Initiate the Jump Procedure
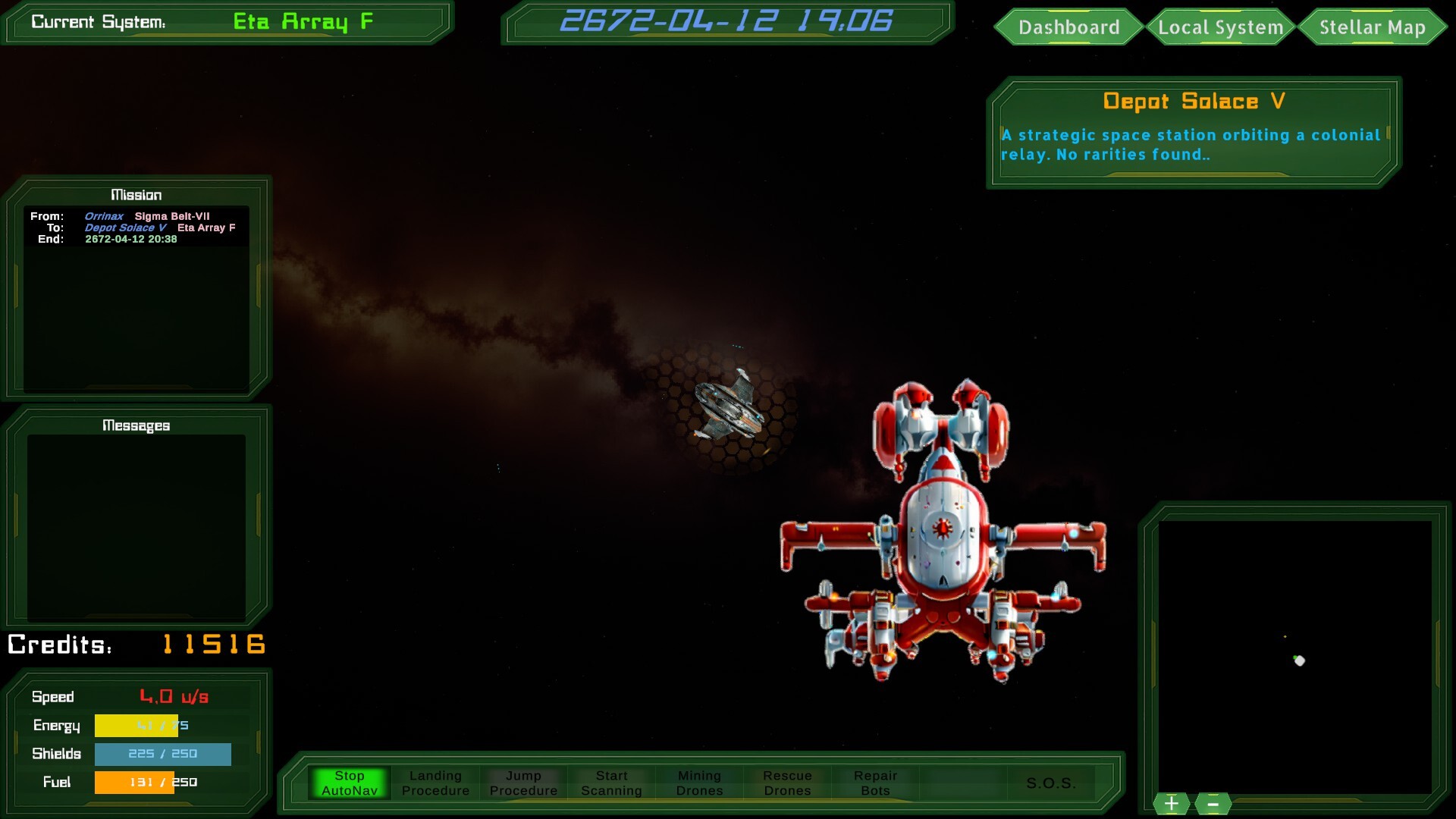The width and height of the screenshot is (1456, 819). [522, 783]
